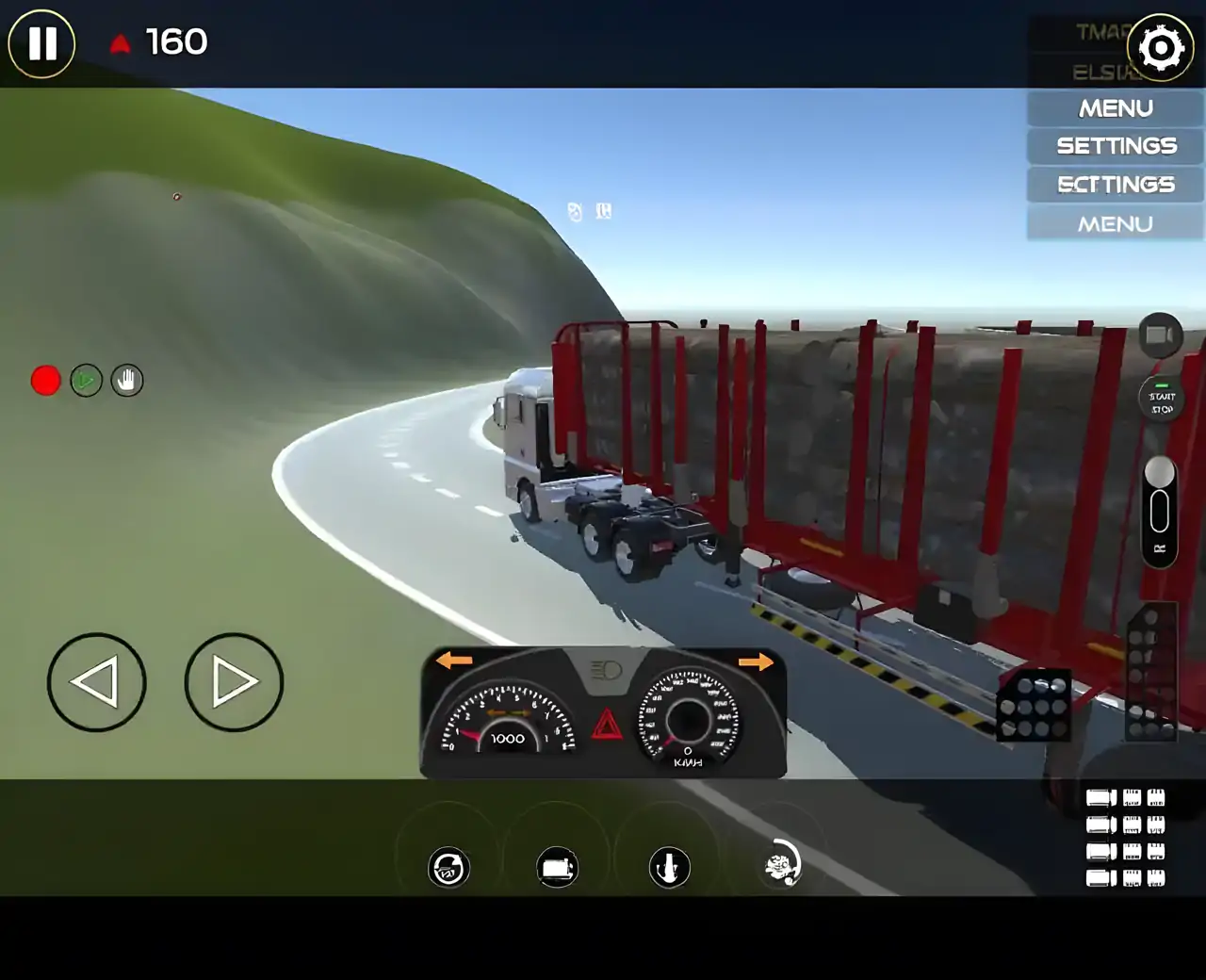Tap the tall dotted pedal on the right

coord(1151,671)
